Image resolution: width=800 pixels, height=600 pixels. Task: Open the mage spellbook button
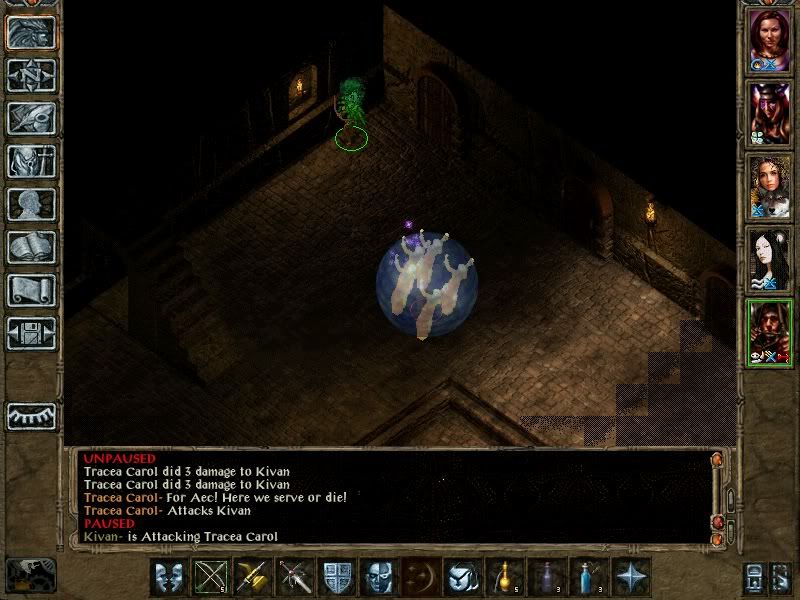point(31,247)
